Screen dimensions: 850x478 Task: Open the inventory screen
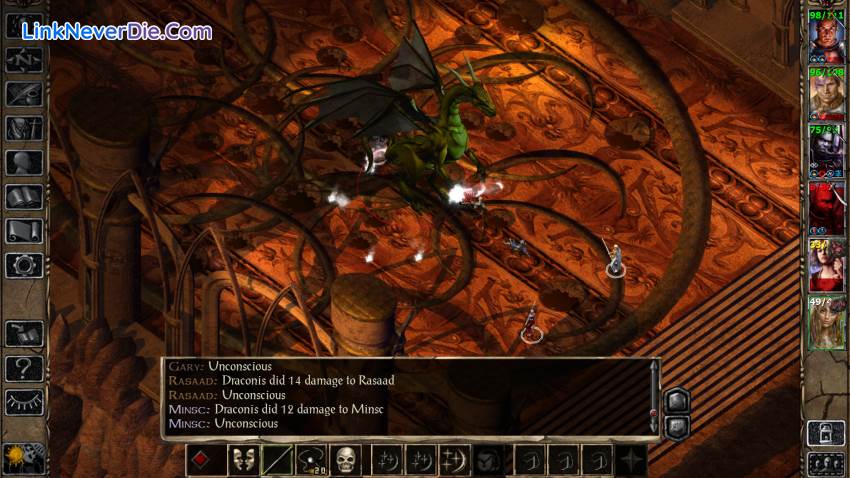[x=23, y=128]
